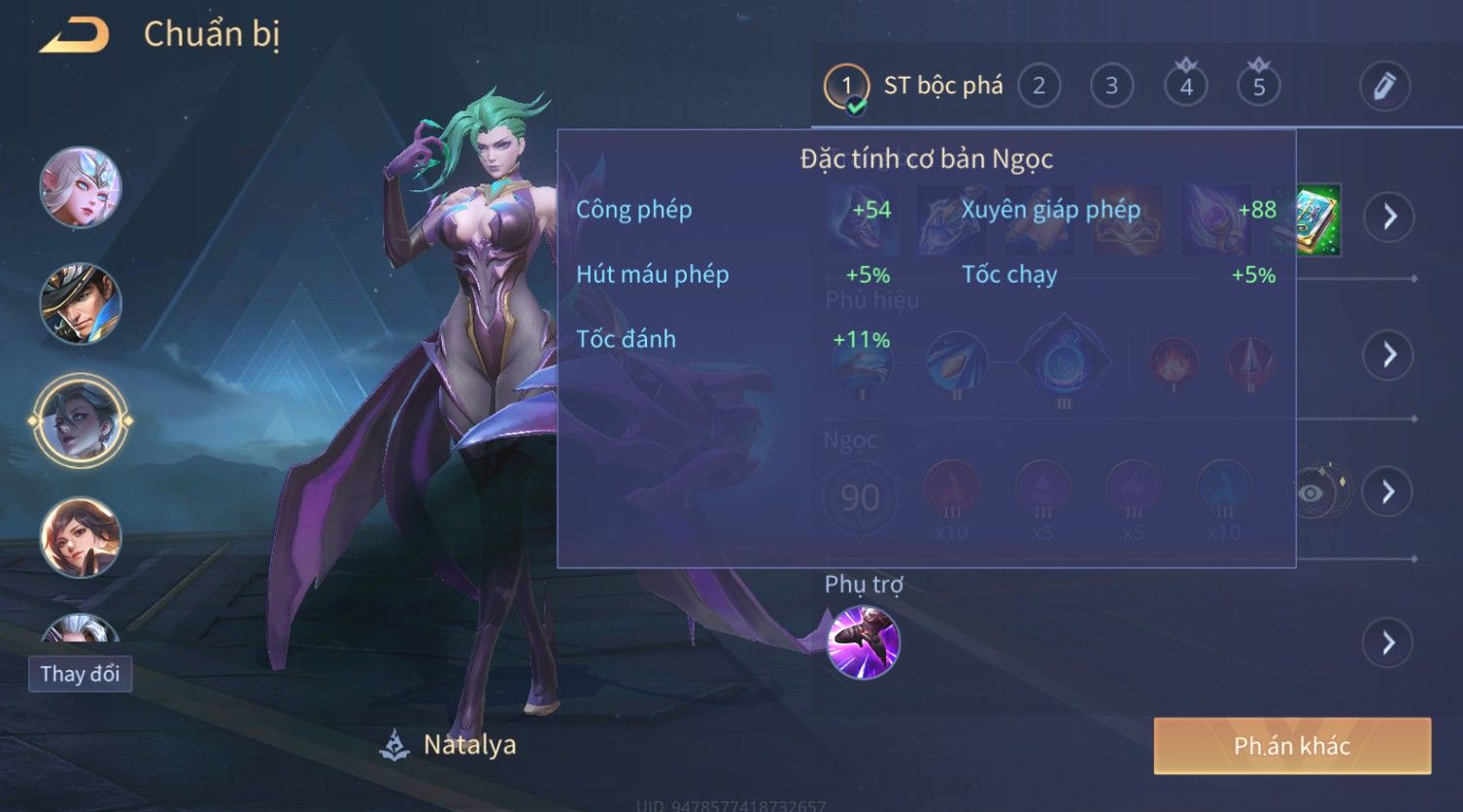This screenshot has height=812, width=1463.
Task: Go back using the return arrow
Action: tap(75, 36)
